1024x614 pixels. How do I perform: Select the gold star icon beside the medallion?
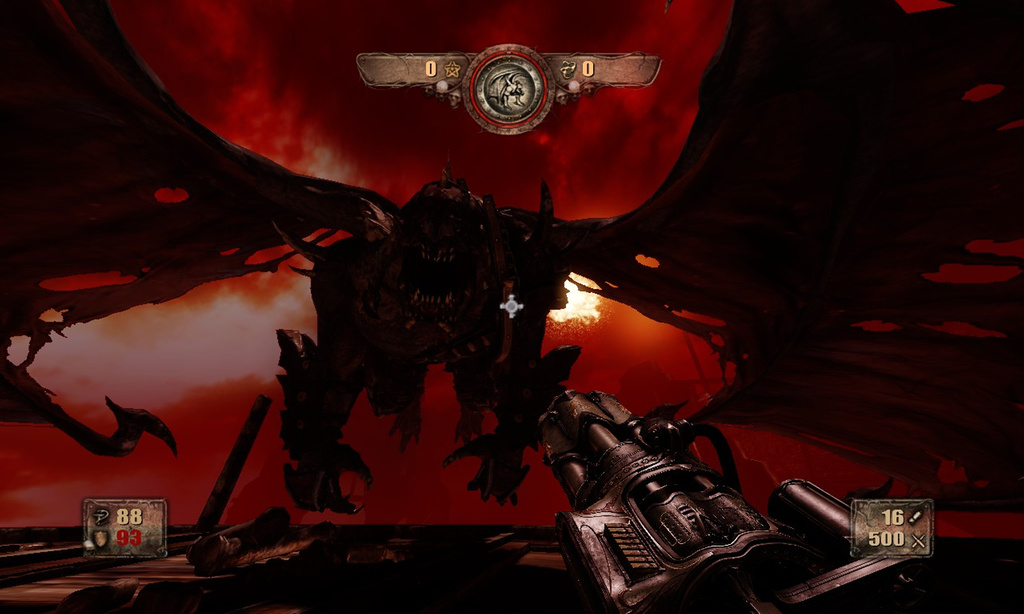pyautogui.click(x=452, y=69)
